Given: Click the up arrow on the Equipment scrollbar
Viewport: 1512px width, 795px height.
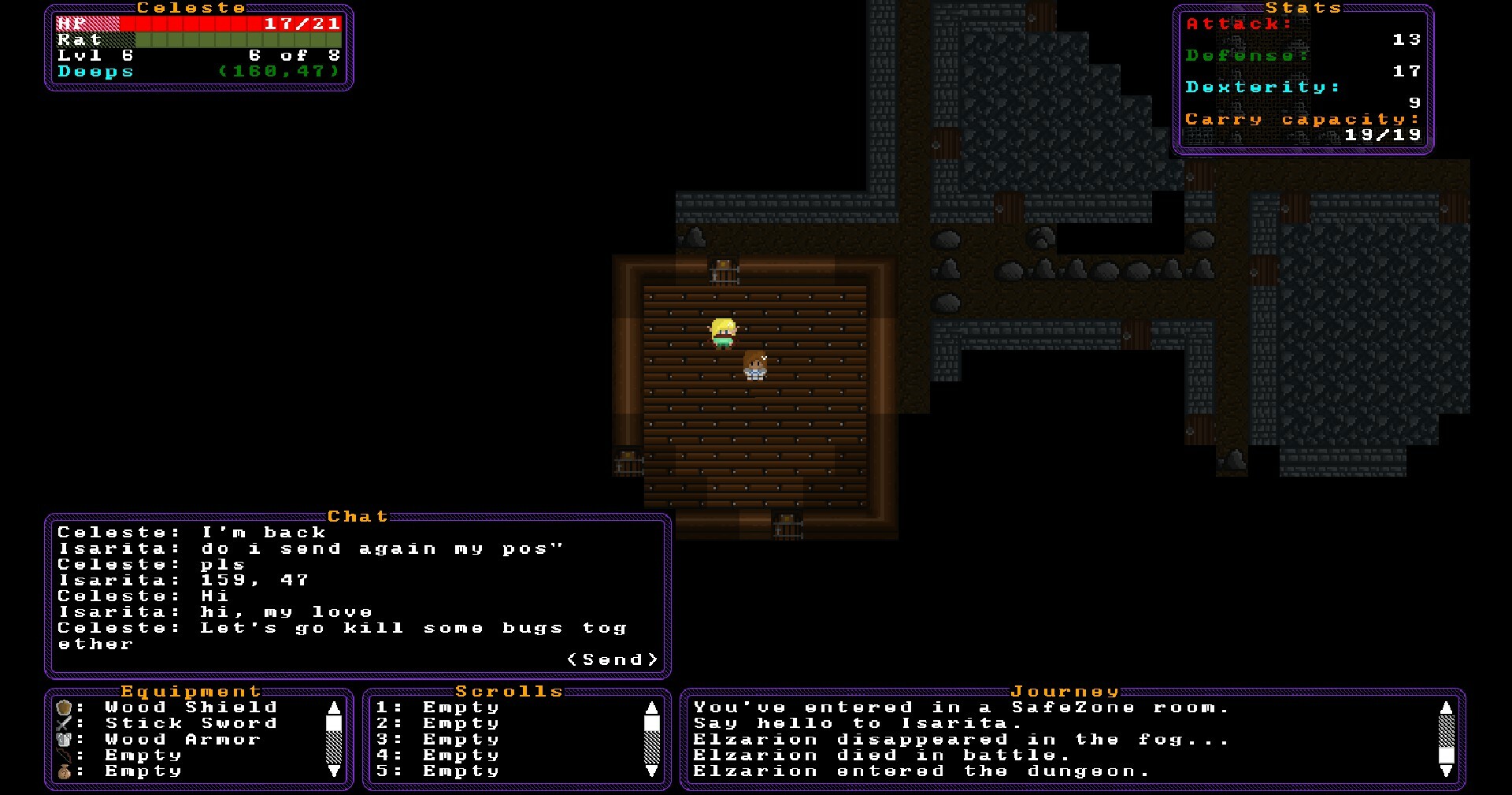Looking at the screenshot, I should (x=332, y=707).
